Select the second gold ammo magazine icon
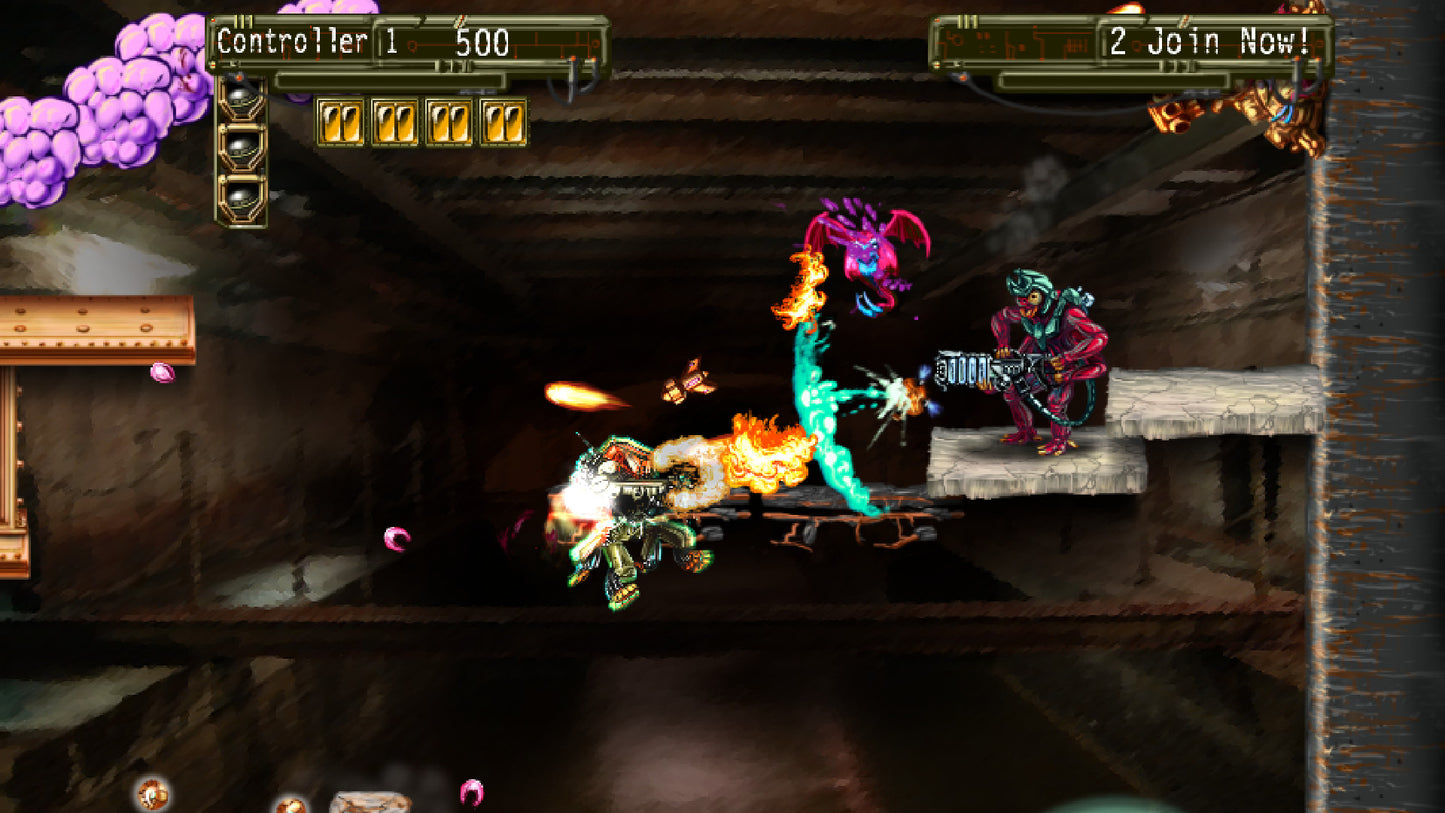 395,122
